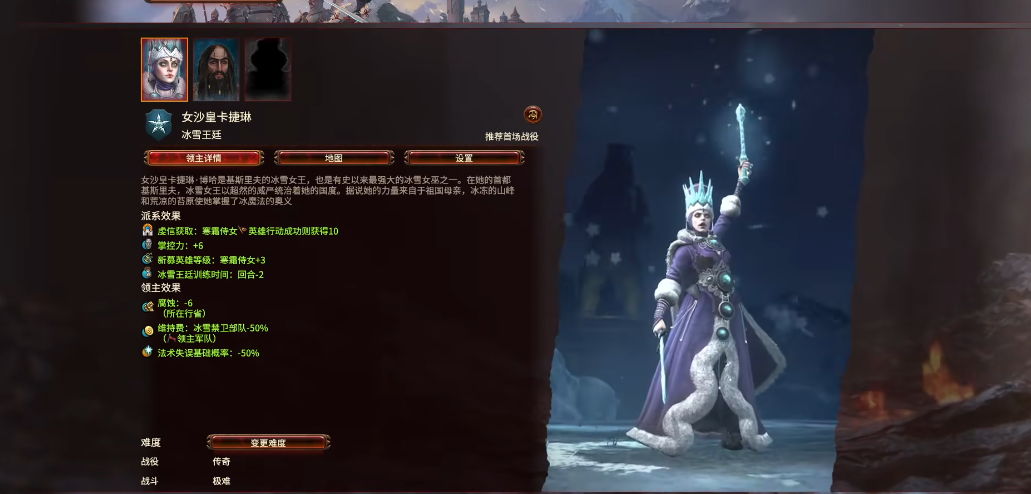Click the Ice Court faction star emblem
Image resolution: width=1031 pixels, height=494 pixels.
pyautogui.click(x=158, y=124)
